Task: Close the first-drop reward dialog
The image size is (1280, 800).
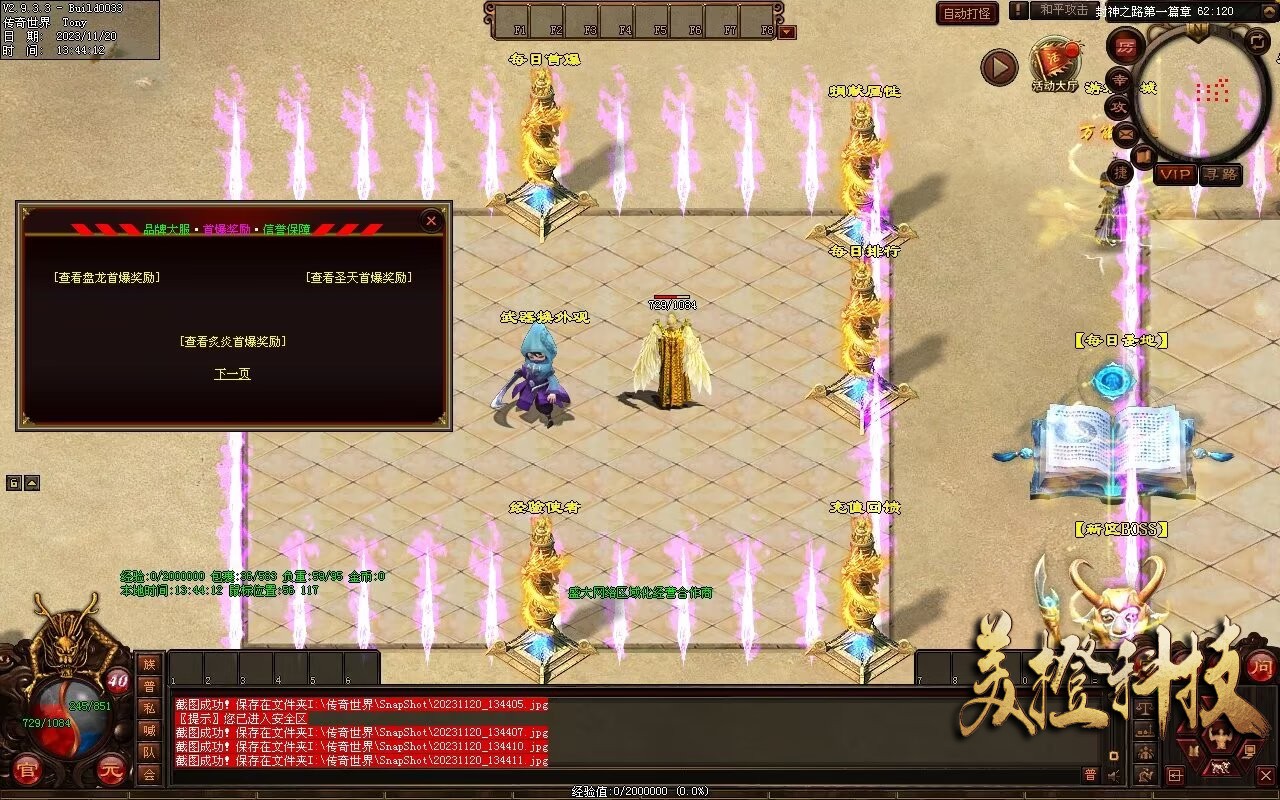Action: (431, 221)
